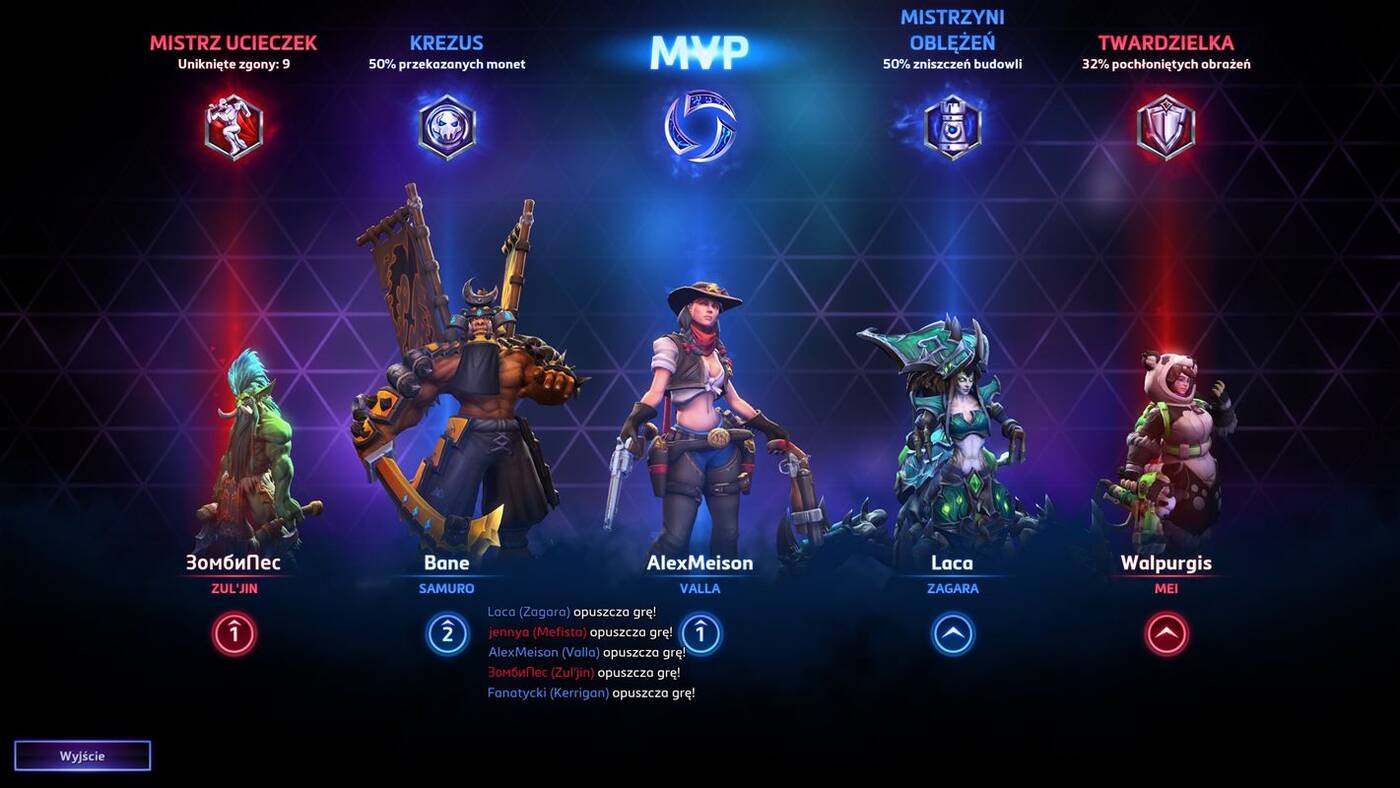
Task: Upvote Laca using the blue arrow button
Action: click(951, 632)
